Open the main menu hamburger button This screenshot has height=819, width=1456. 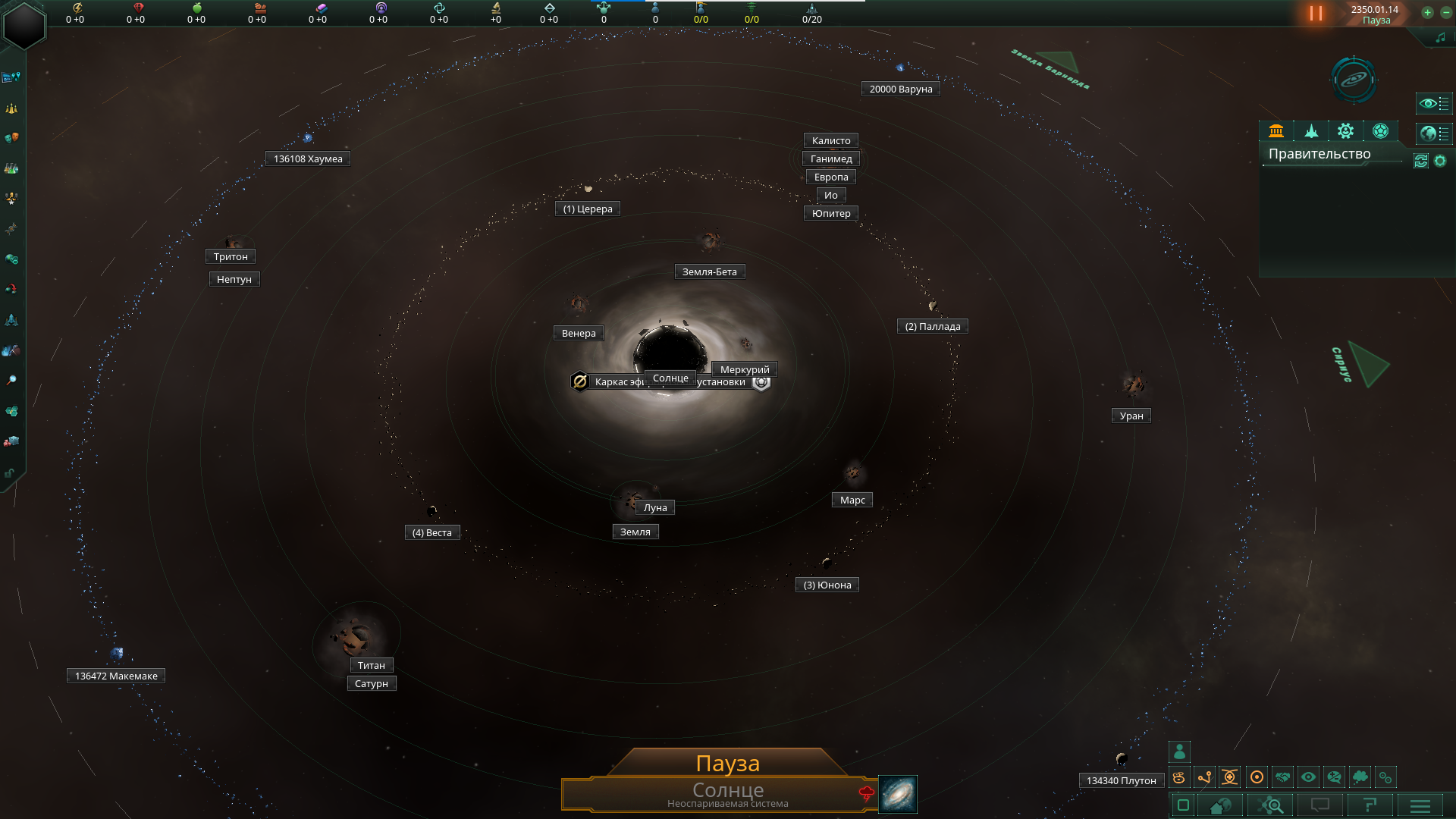pos(1420,805)
